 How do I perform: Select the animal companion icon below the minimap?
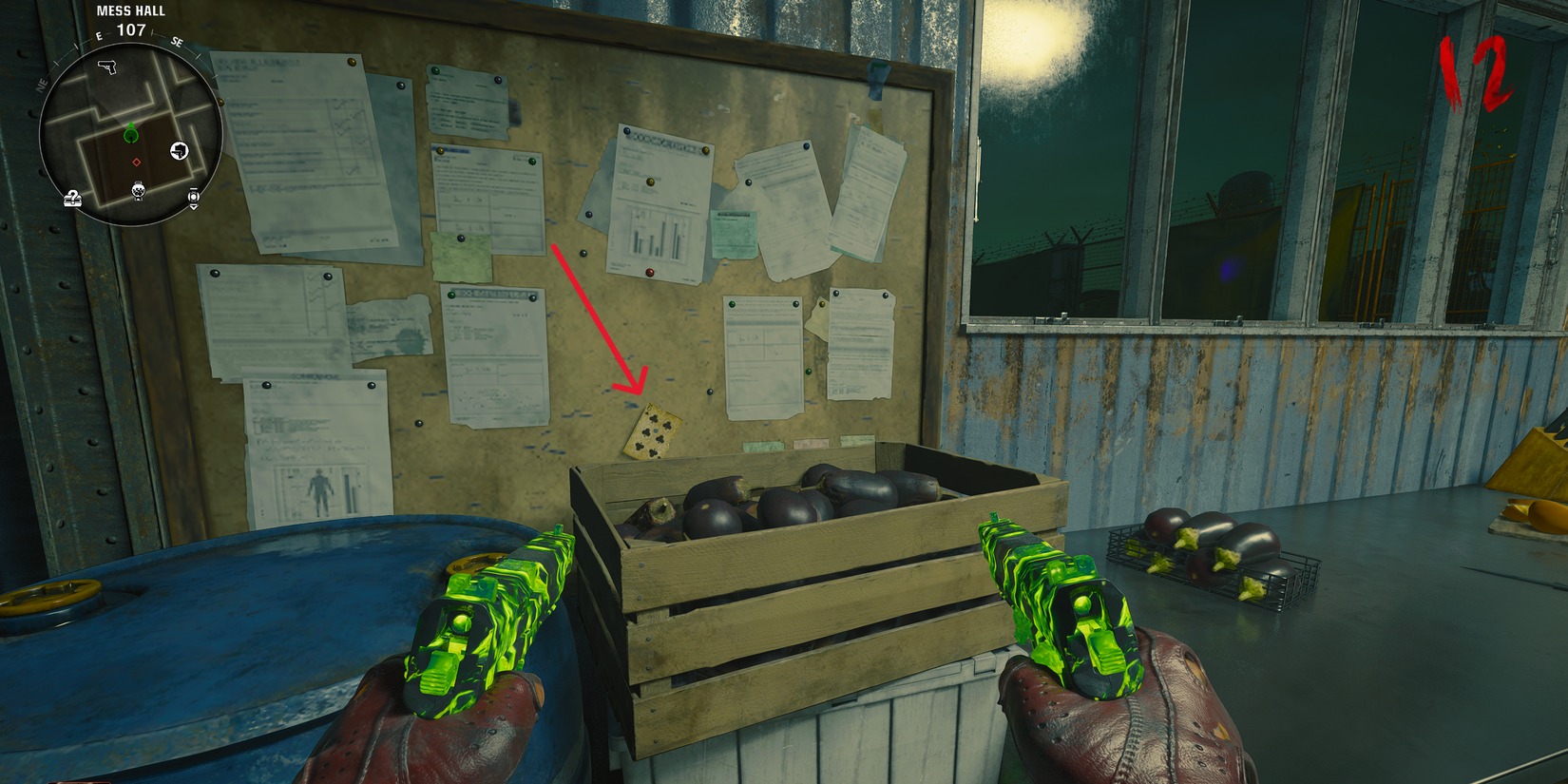point(137,192)
